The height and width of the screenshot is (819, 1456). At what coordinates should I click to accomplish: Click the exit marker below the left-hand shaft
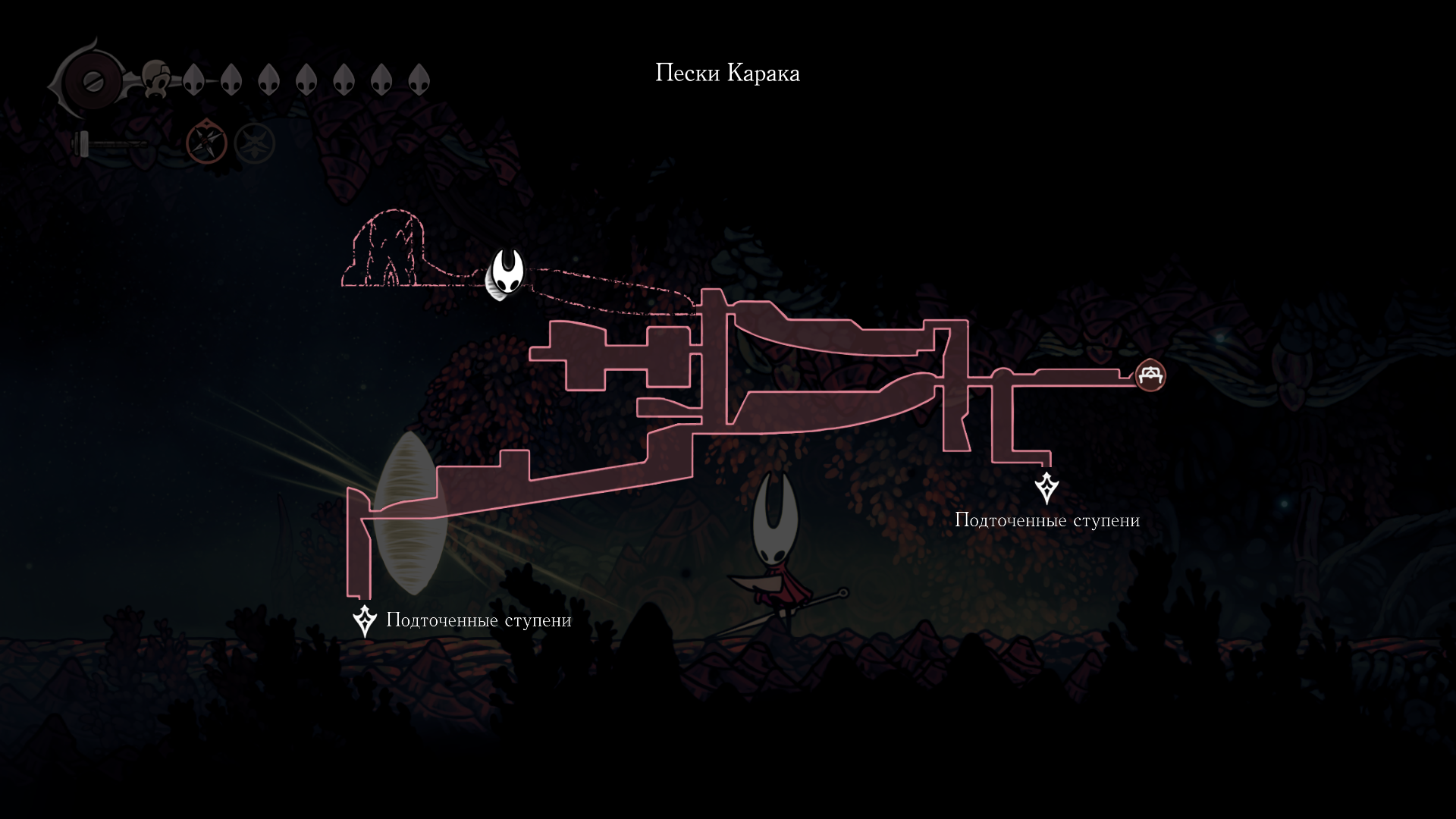pos(365,620)
